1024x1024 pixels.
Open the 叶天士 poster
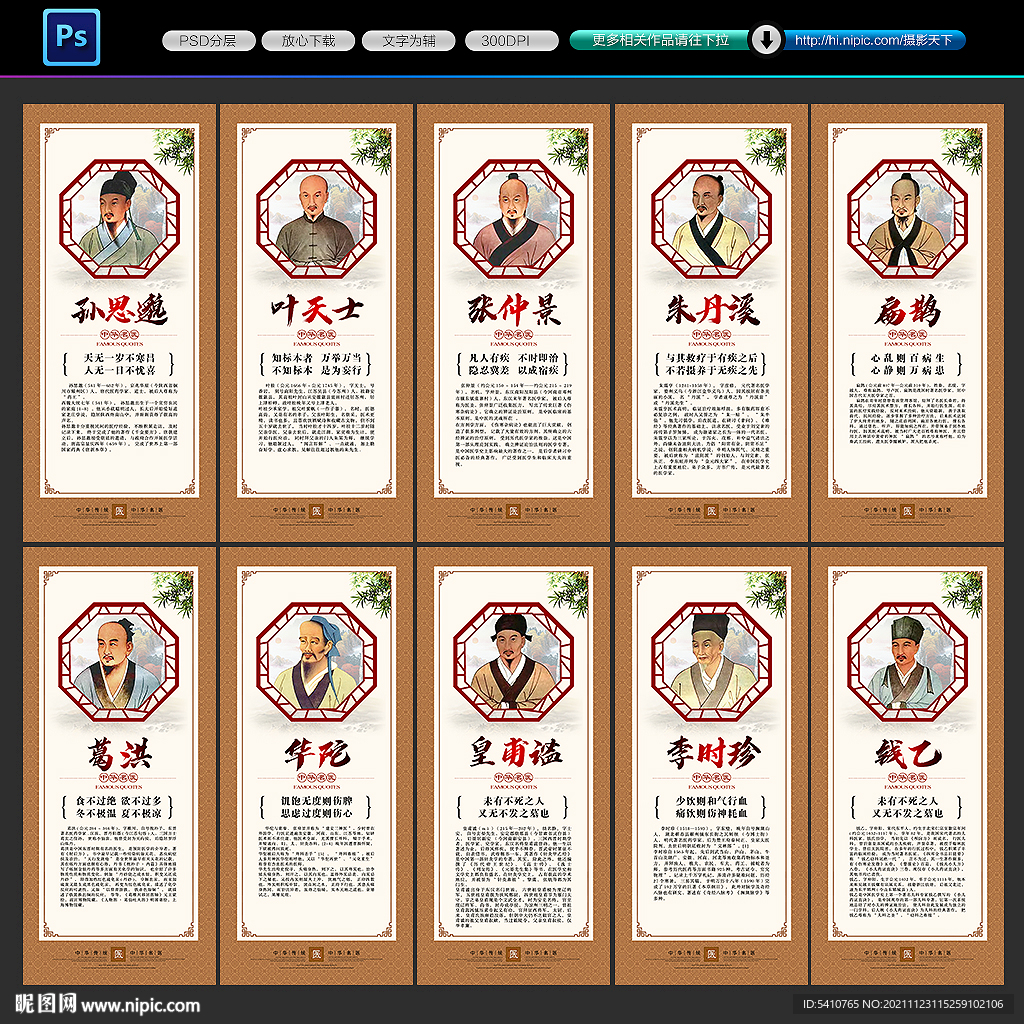click(316, 322)
